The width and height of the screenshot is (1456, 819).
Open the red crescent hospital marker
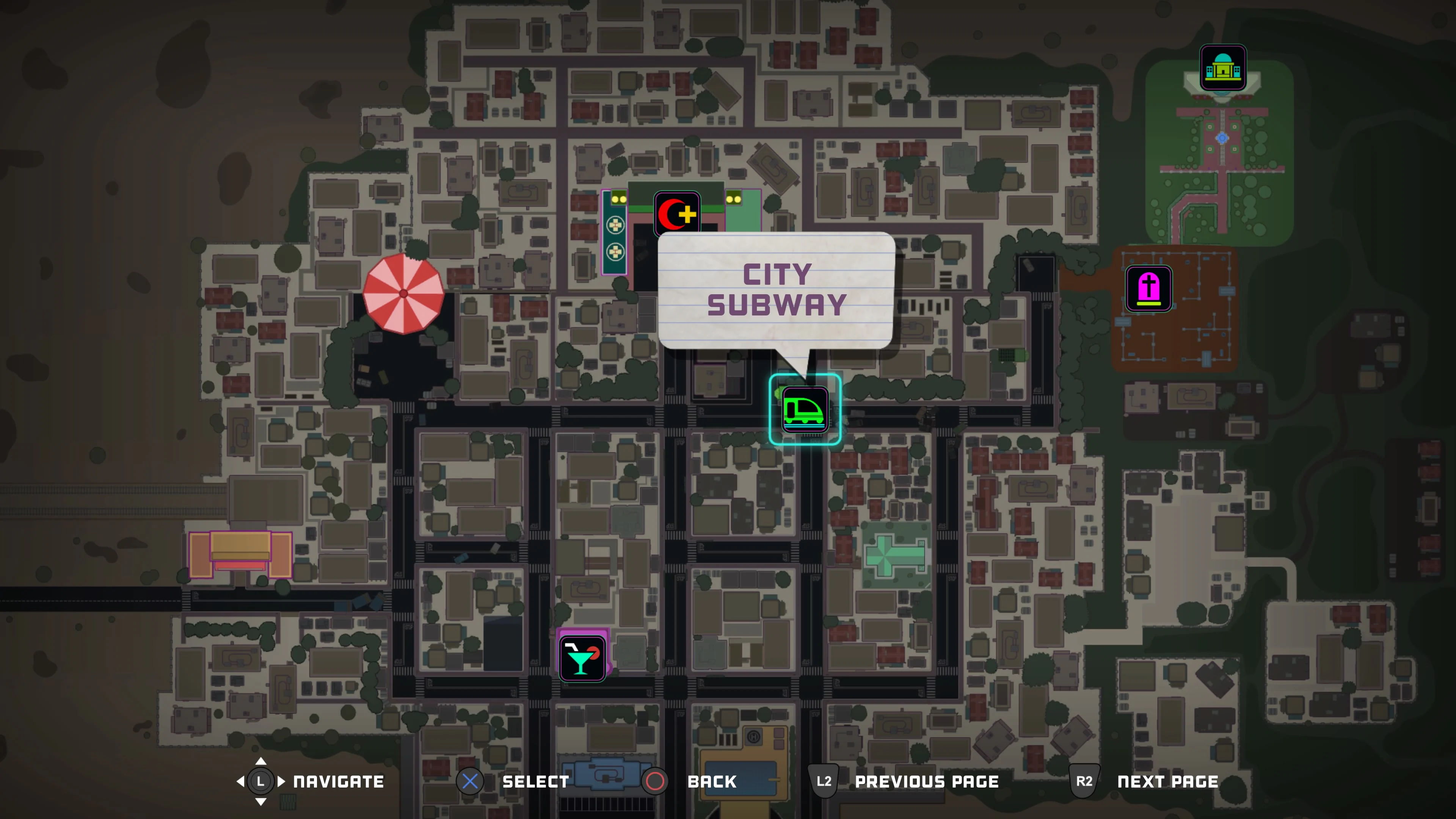676,212
